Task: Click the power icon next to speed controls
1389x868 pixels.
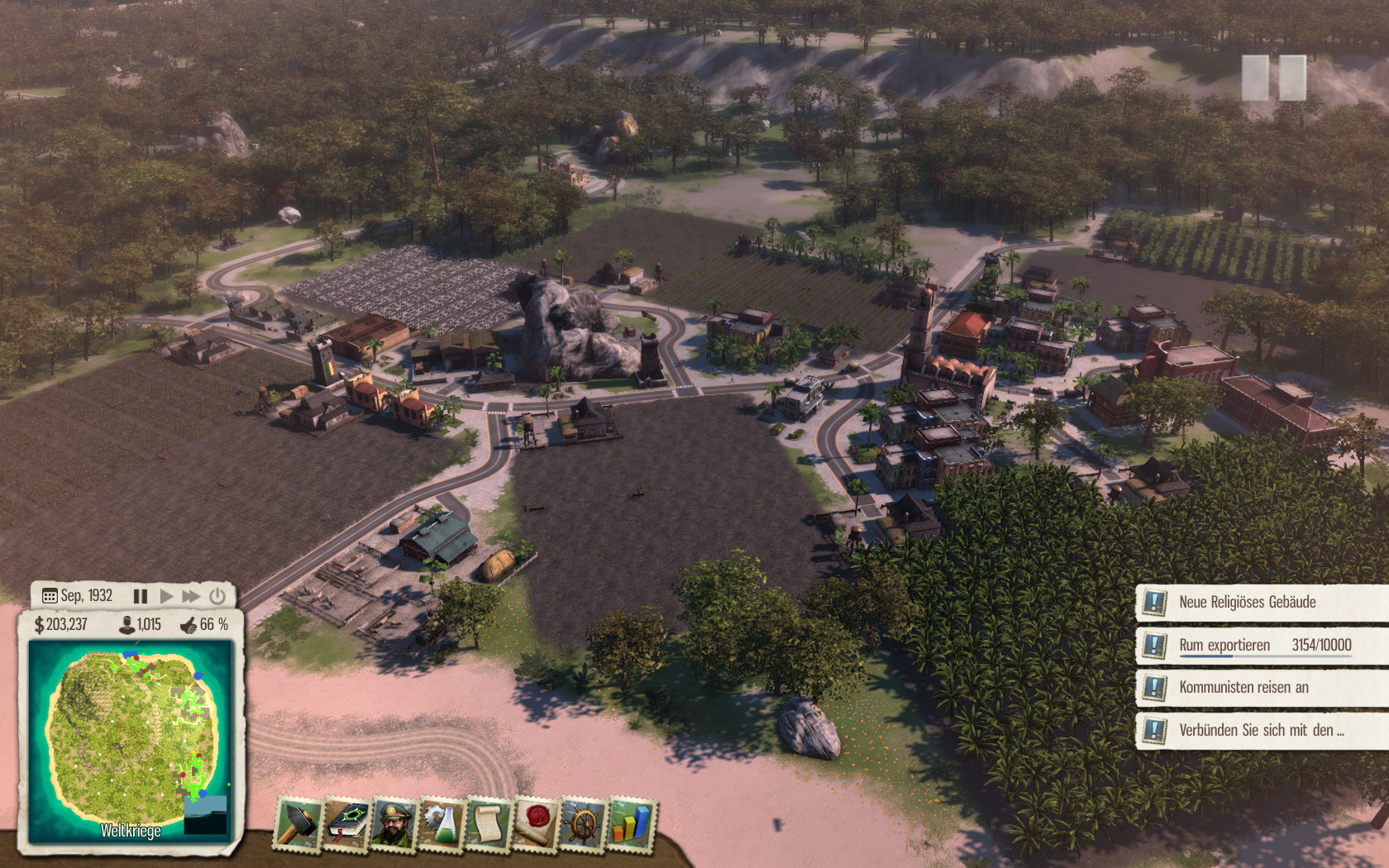Action: 217,596
